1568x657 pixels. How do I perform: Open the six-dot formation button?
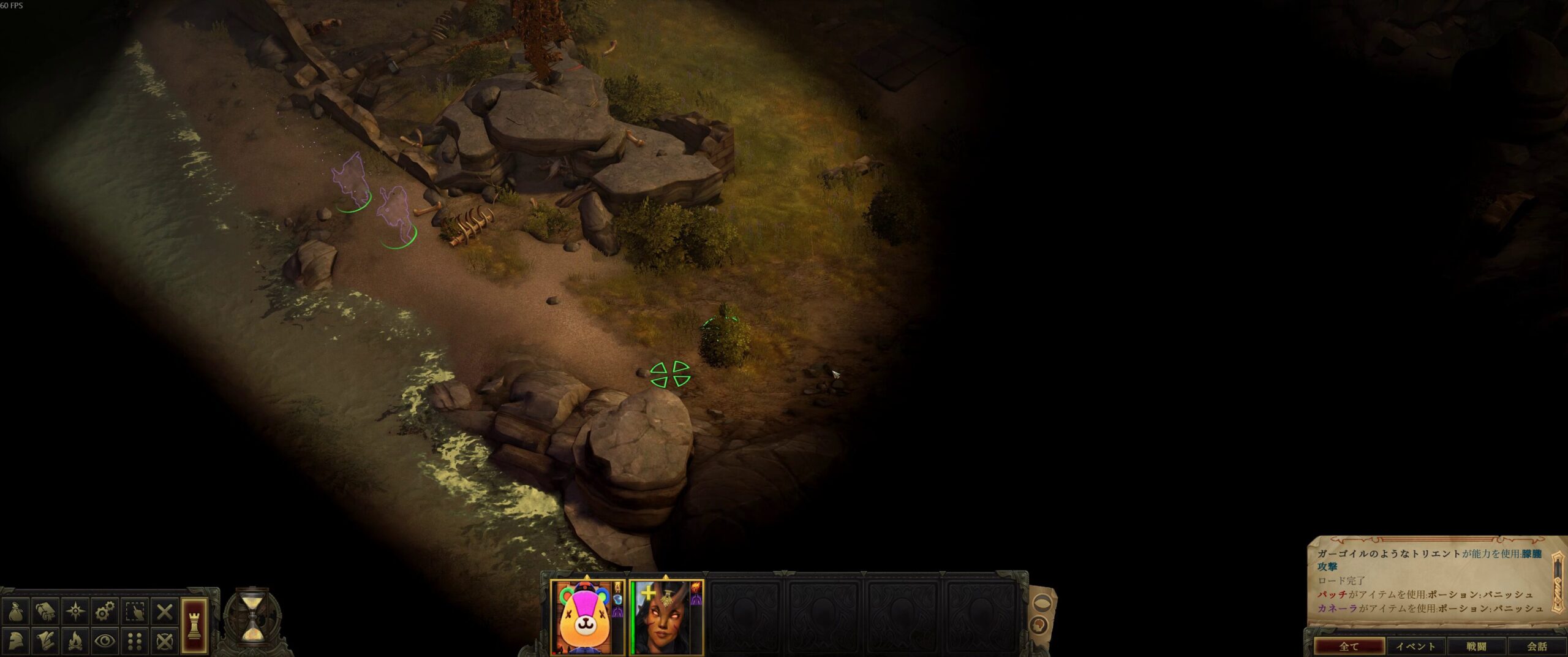(x=135, y=641)
